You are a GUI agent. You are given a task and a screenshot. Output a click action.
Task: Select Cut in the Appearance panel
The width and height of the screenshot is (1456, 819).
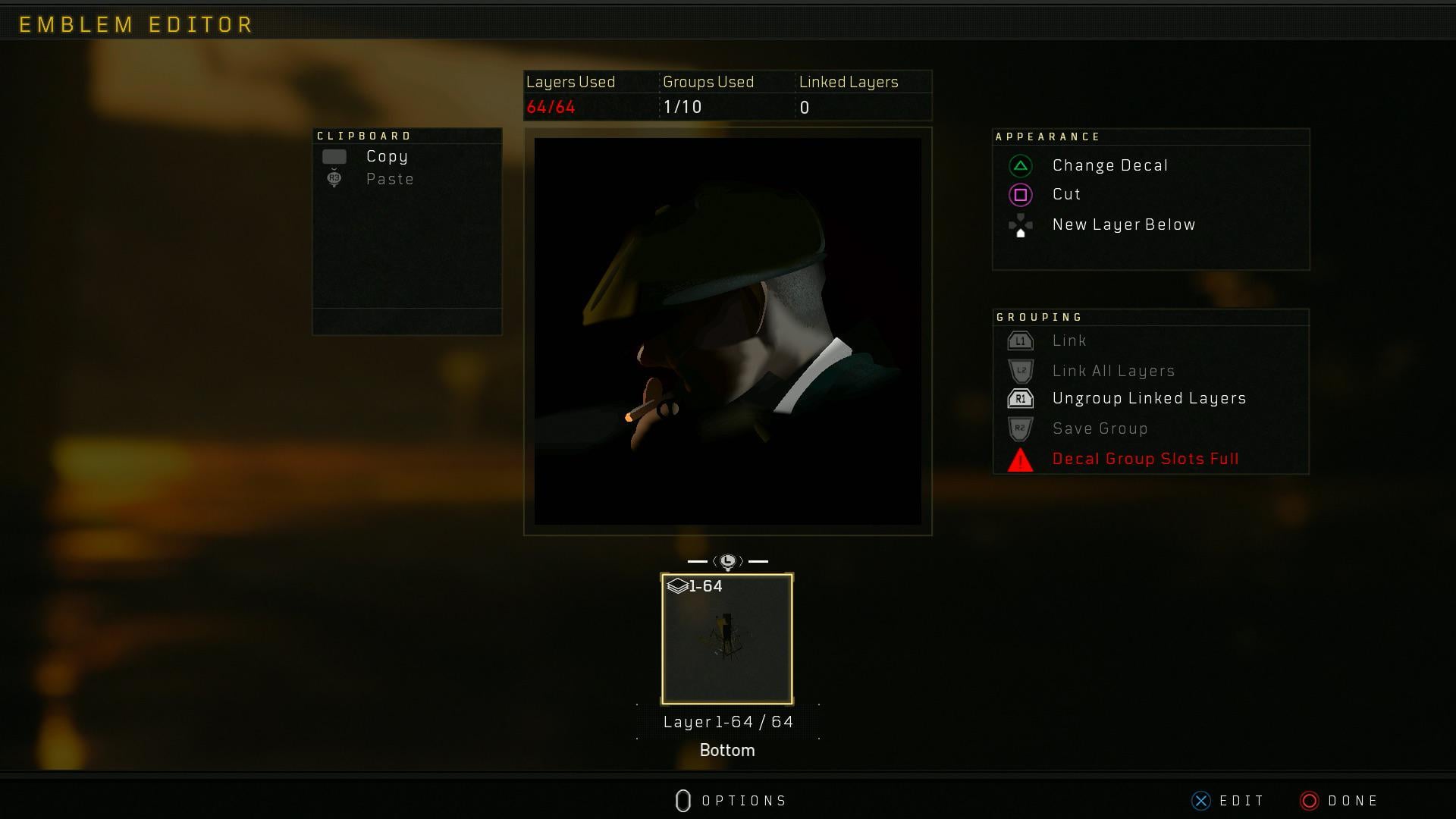(x=1066, y=194)
